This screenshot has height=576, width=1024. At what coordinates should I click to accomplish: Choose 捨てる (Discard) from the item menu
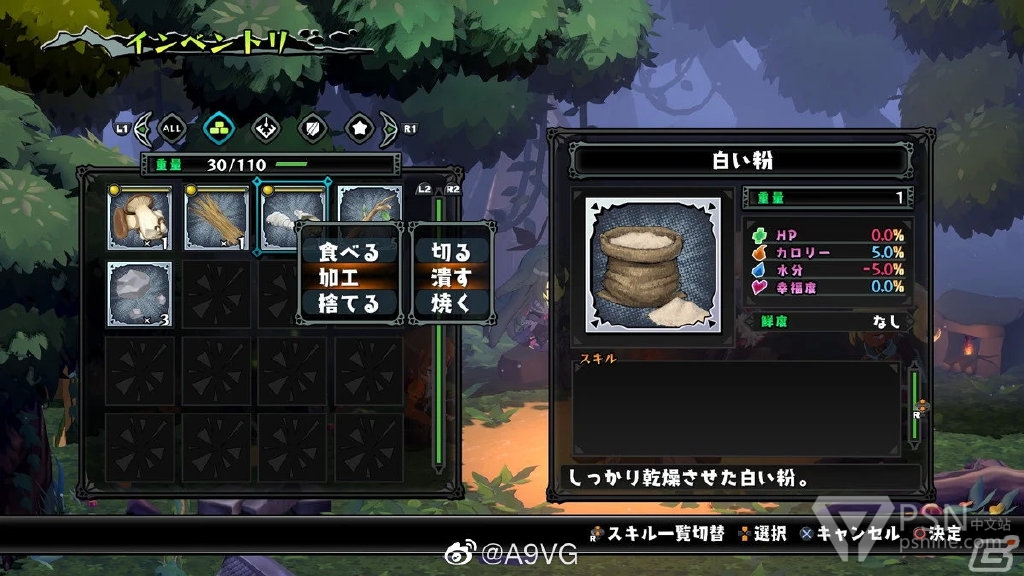pos(349,304)
